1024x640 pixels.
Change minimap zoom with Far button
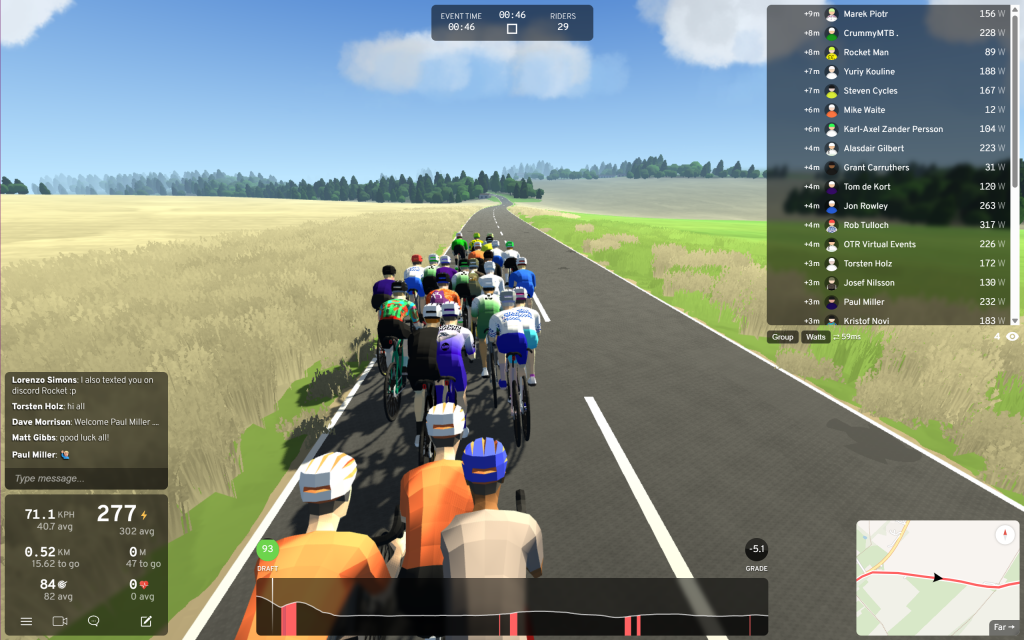[1003, 627]
